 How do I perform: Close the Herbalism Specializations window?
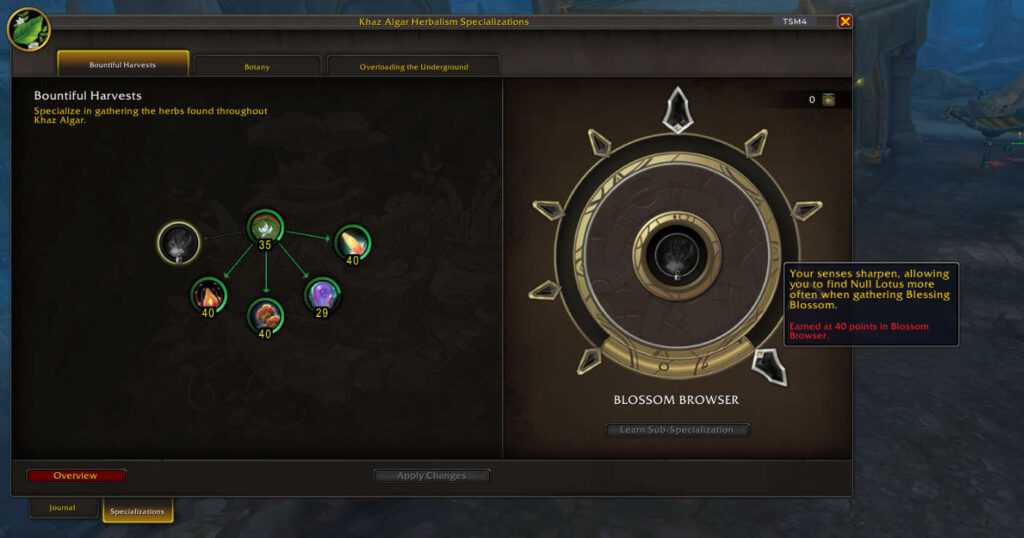point(845,21)
